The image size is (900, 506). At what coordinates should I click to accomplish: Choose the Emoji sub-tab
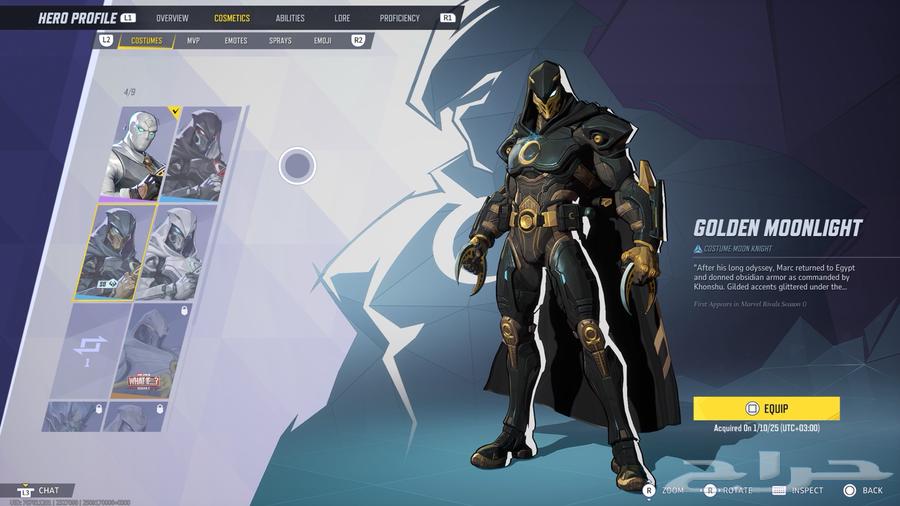[322, 41]
